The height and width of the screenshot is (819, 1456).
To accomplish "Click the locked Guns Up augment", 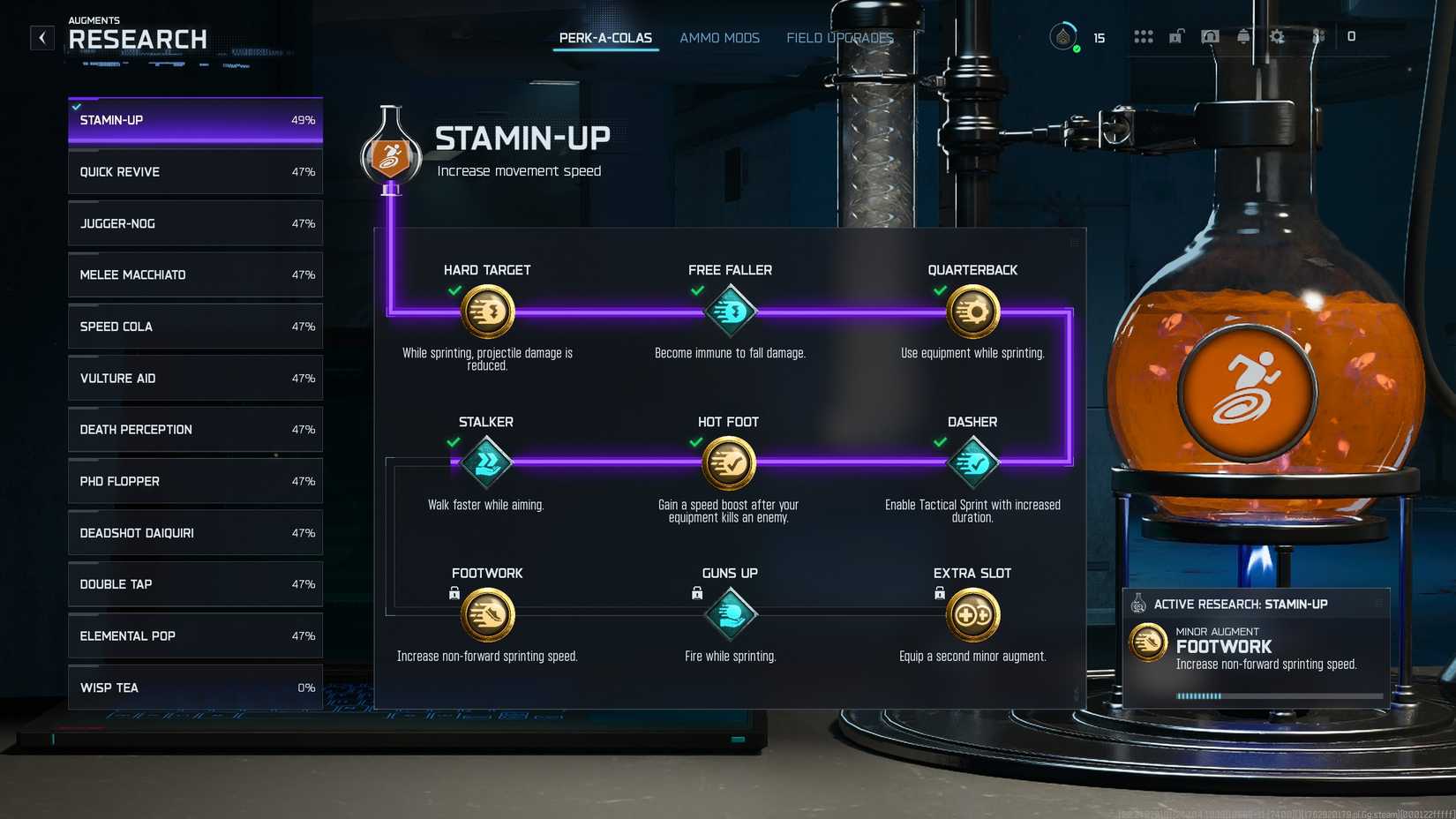I will pyautogui.click(x=730, y=613).
